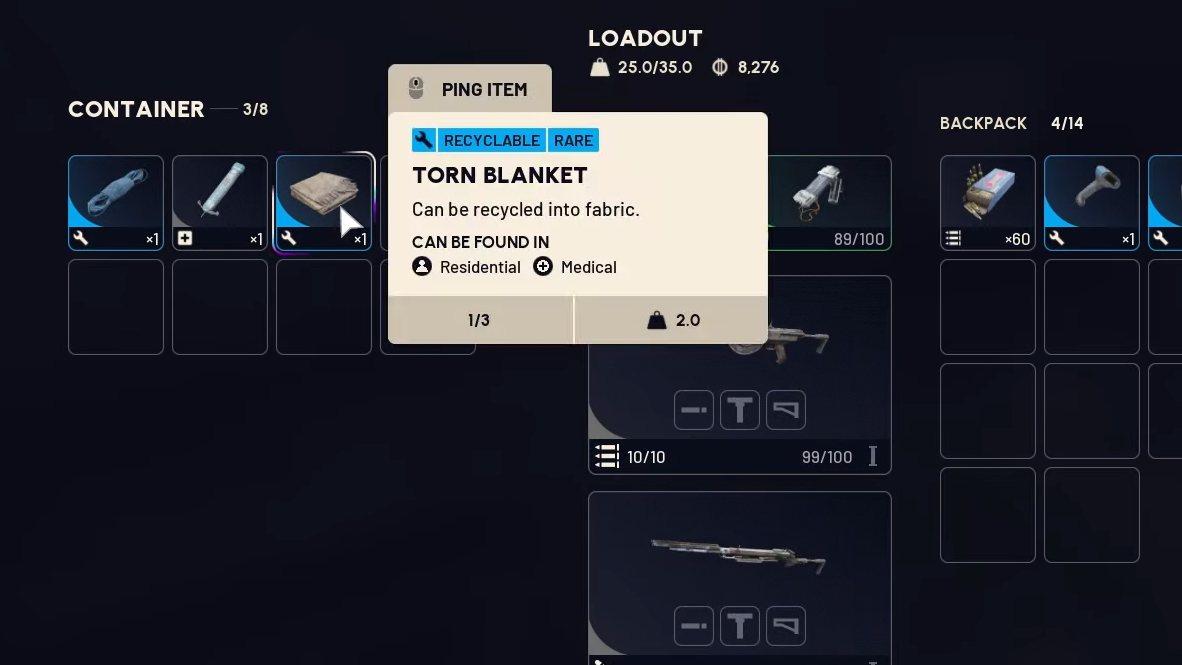Choose the long-barreled rifle in the second weapon slot
The height and width of the screenshot is (665, 1182).
tap(740, 555)
